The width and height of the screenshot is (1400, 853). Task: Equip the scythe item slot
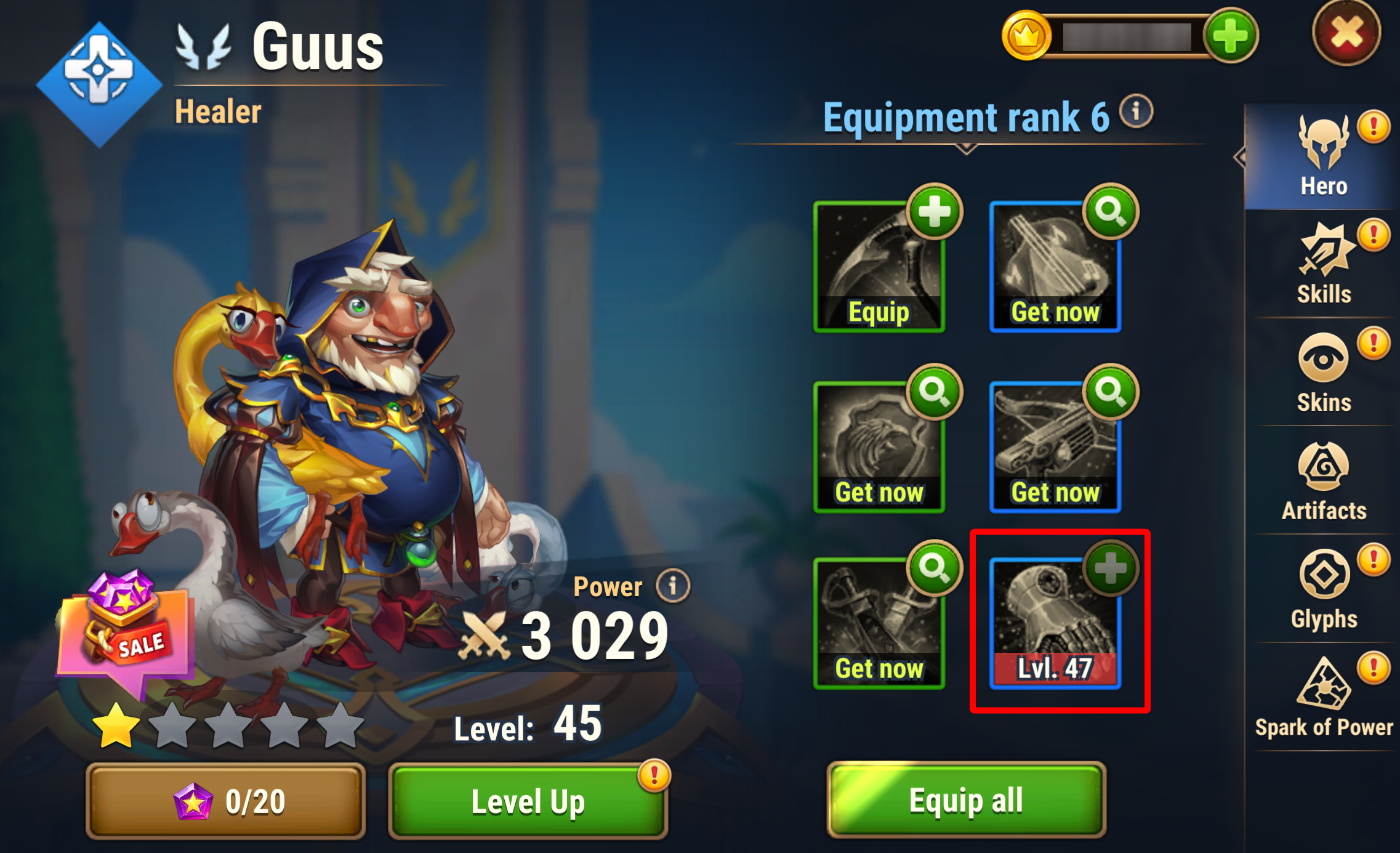coord(879,267)
